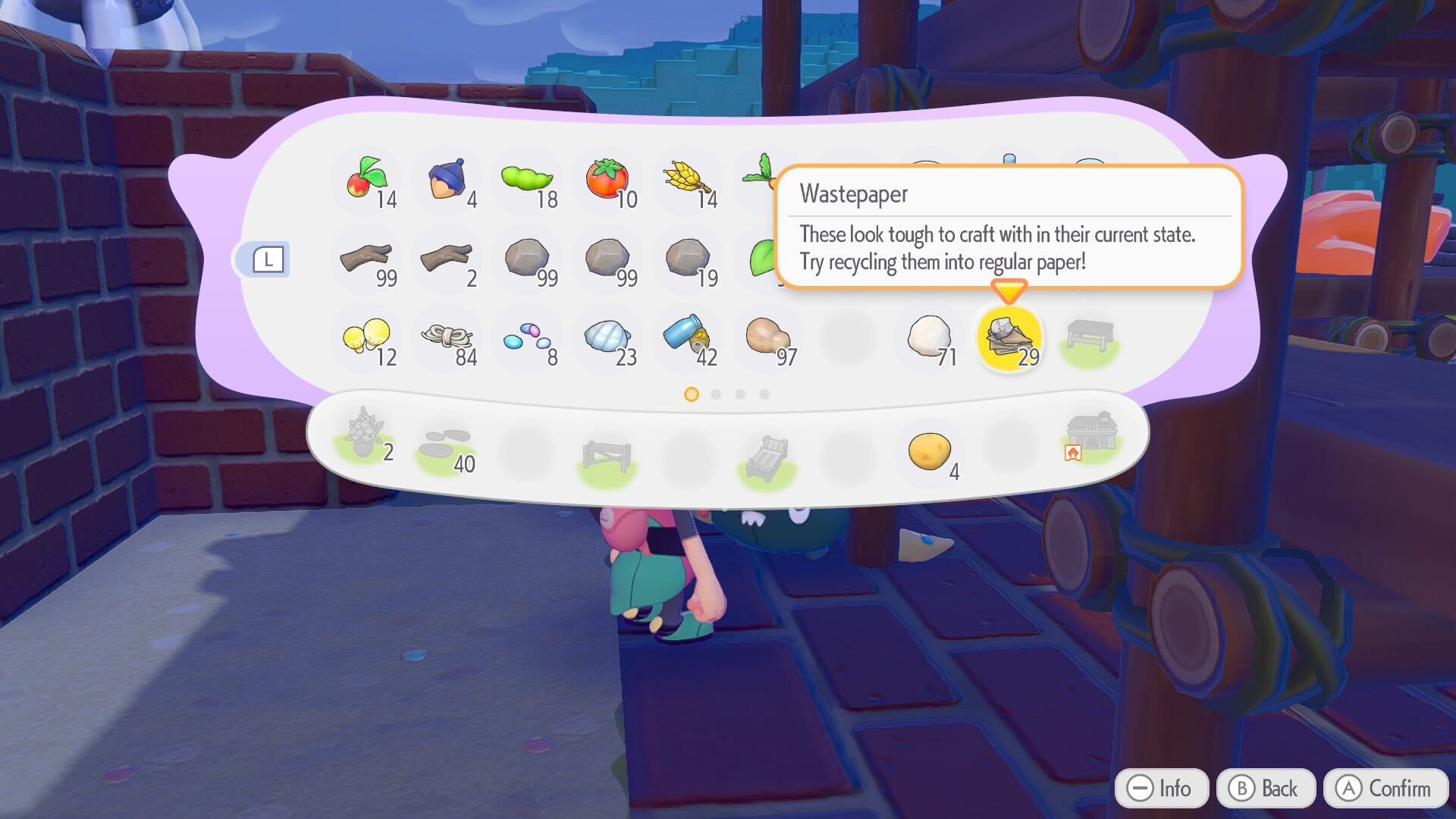Pick the wheat bundle slot
This screenshot has width=1456, height=819.
688,180
